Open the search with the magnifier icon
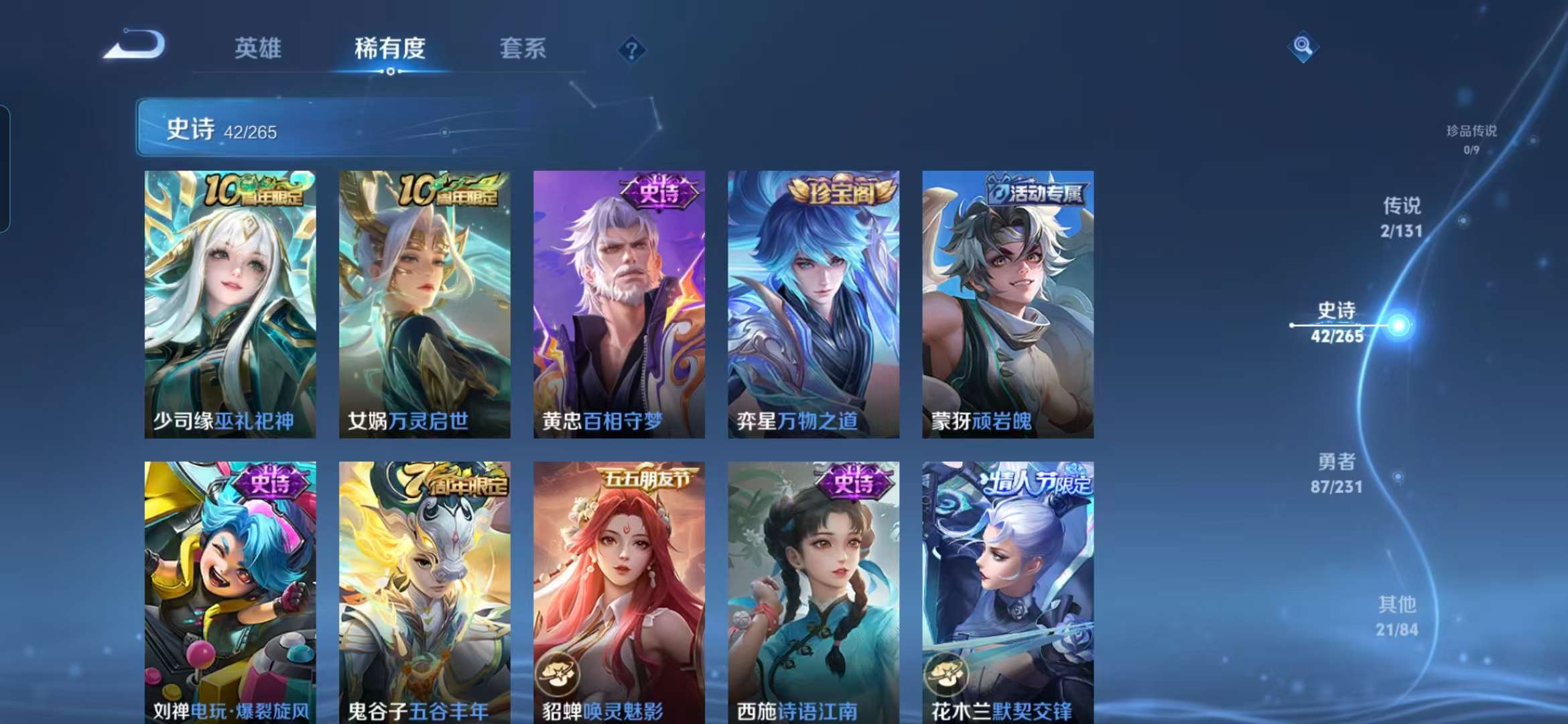This screenshot has width=1568, height=724. (1302, 47)
